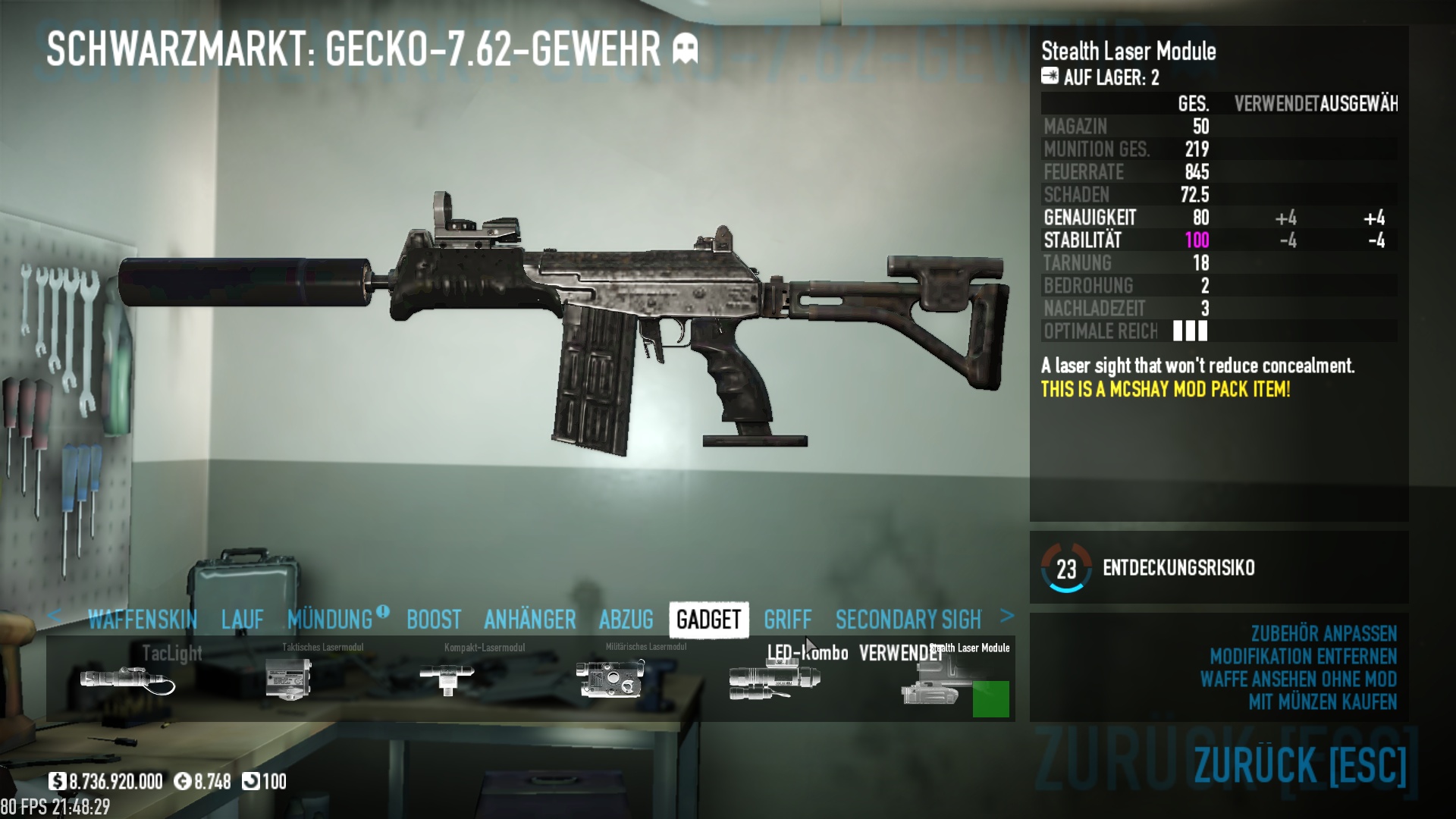The width and height of the screenshot is (1456, 819).
Task: Select the Kompakt-Lasermodul gadget
Action: tap(447, 678)
